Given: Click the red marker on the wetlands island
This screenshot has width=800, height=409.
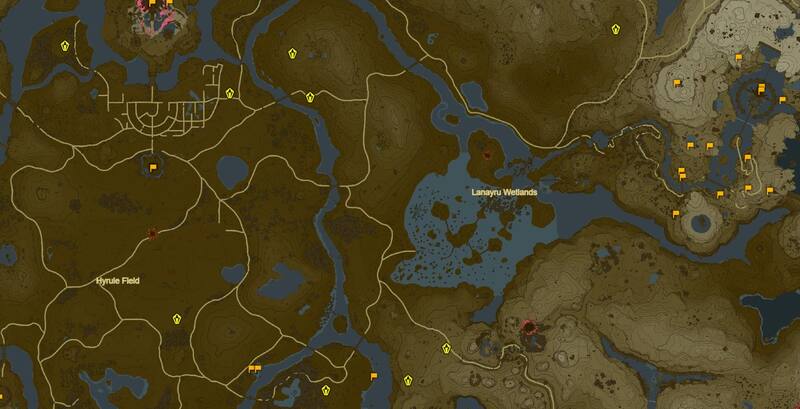Looking at the screenshot, I should pos(486,155).
